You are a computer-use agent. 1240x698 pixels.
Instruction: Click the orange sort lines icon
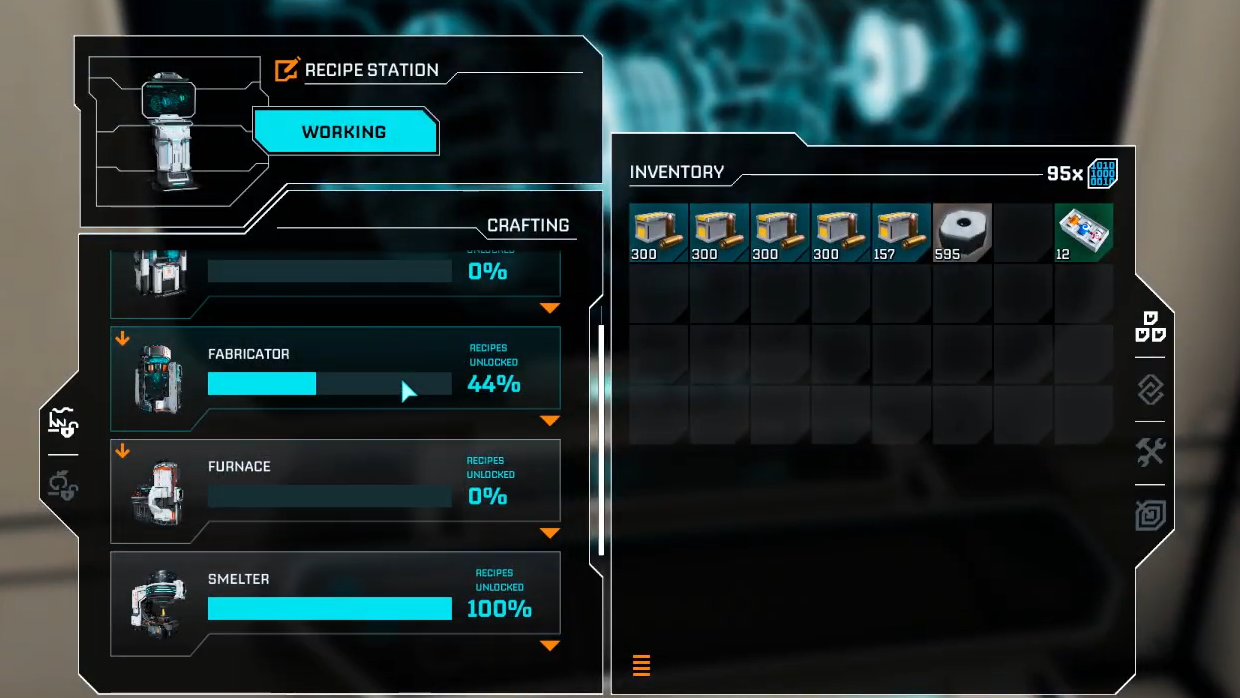(x=642, y=665)
